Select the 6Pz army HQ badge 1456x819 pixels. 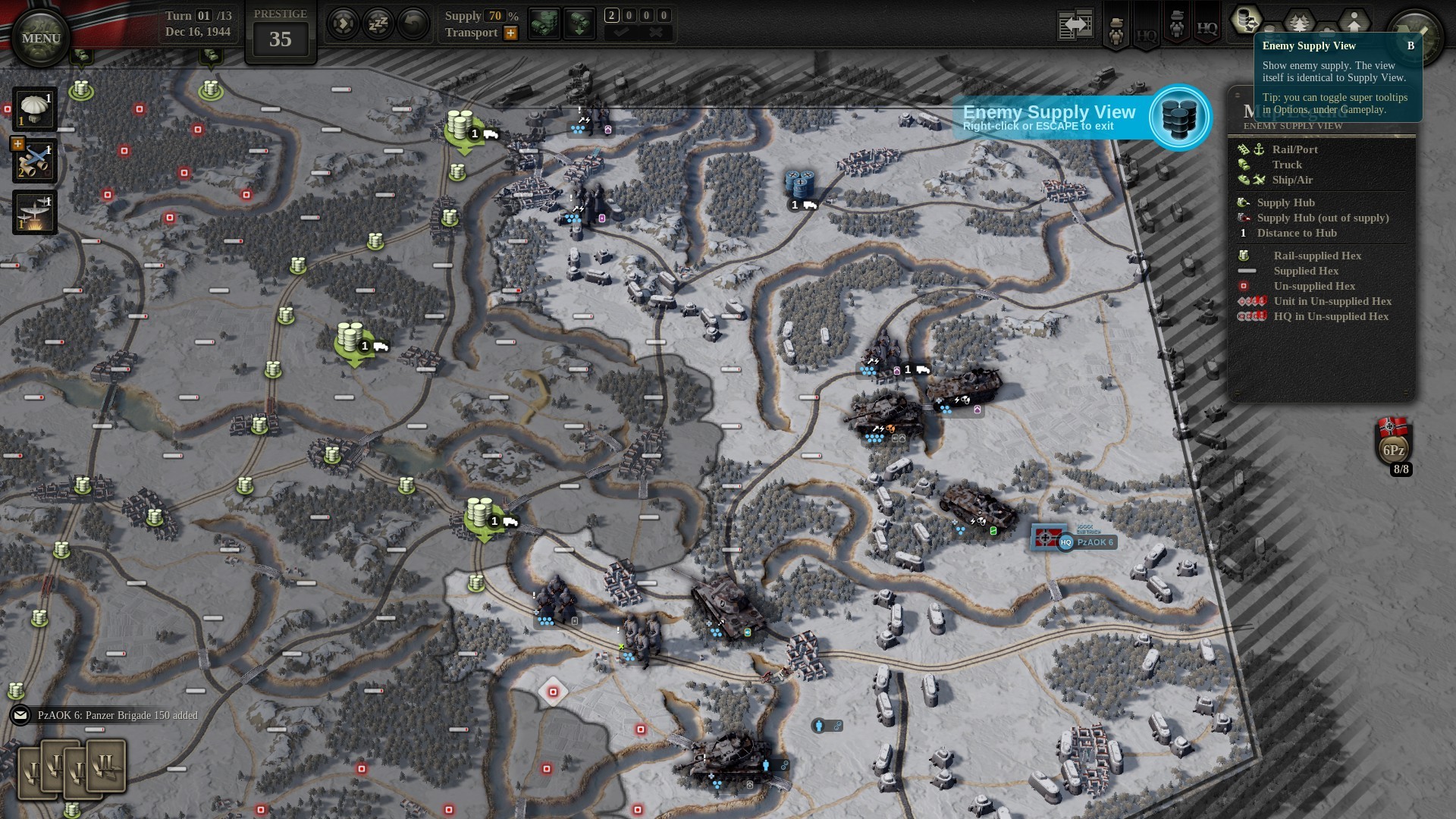click(x=1393, y=444)
